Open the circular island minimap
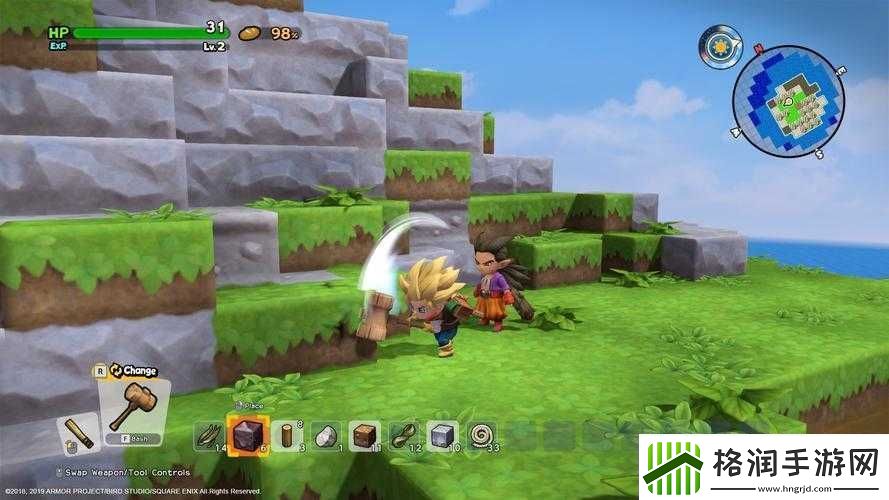Image resolution: width=889 pixels, height=500 pixels. (x=782, y=99)
